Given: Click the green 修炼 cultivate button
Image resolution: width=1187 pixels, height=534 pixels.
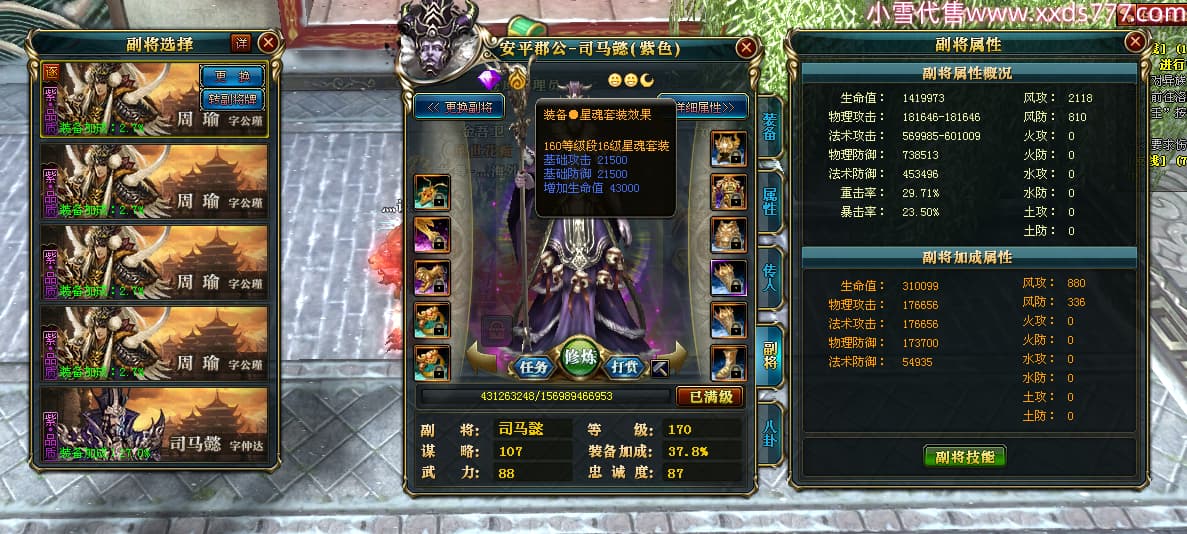Looking at the screenshot, I should click(x=579, y=357).
